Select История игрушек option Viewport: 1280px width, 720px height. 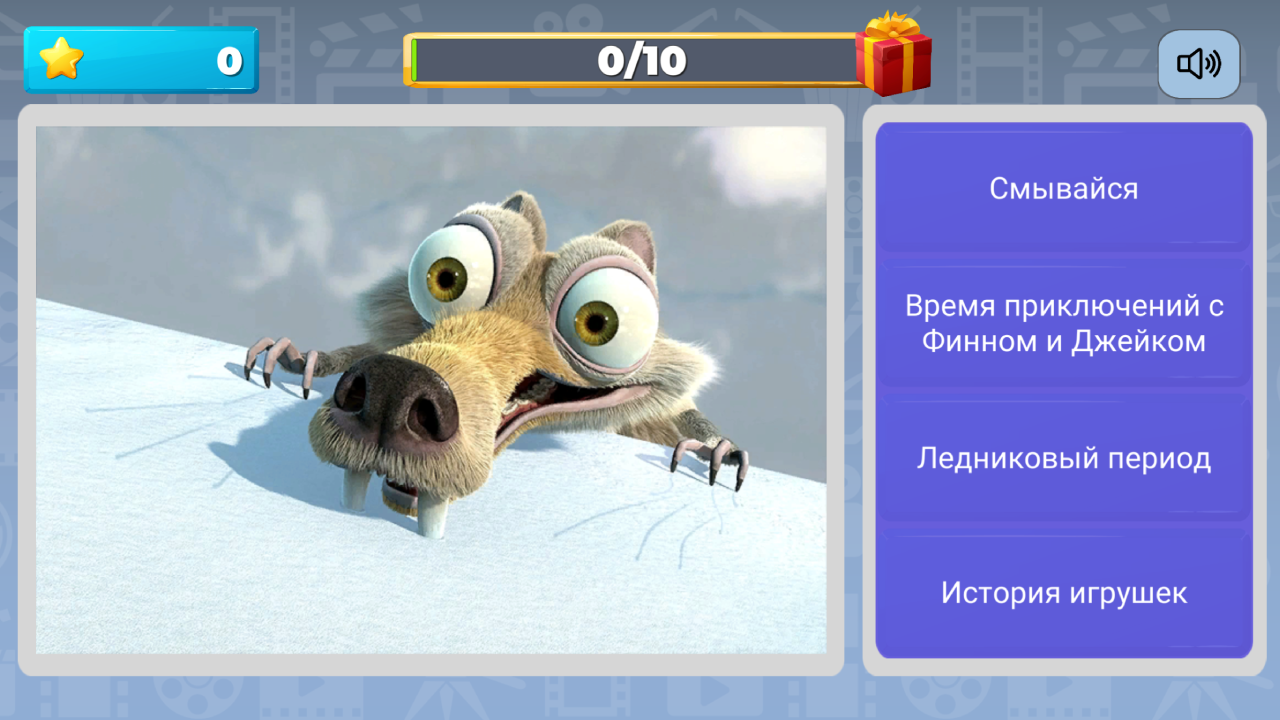[x=1063, y=592]
